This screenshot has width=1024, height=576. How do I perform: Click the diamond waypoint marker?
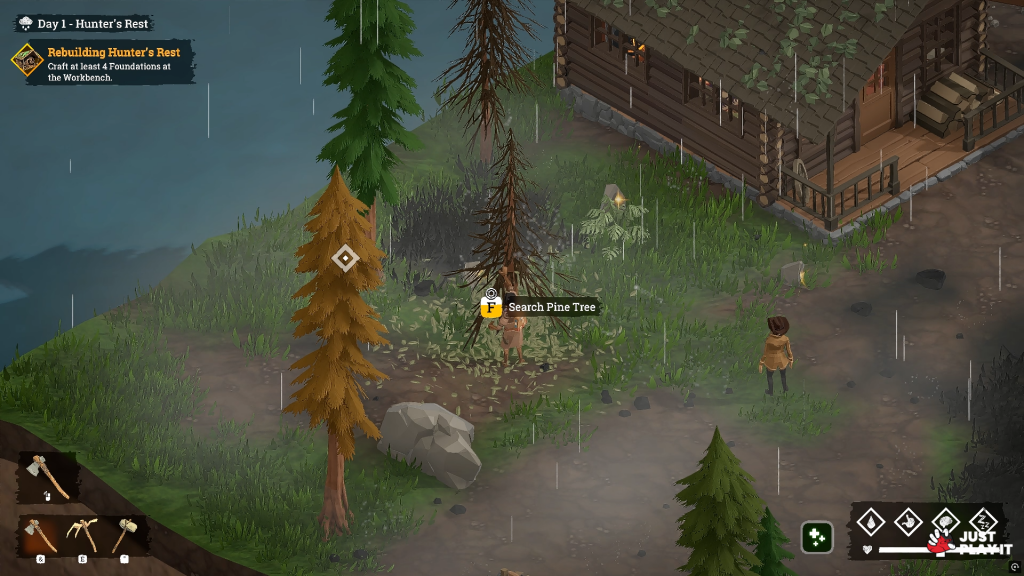(345, 259)
